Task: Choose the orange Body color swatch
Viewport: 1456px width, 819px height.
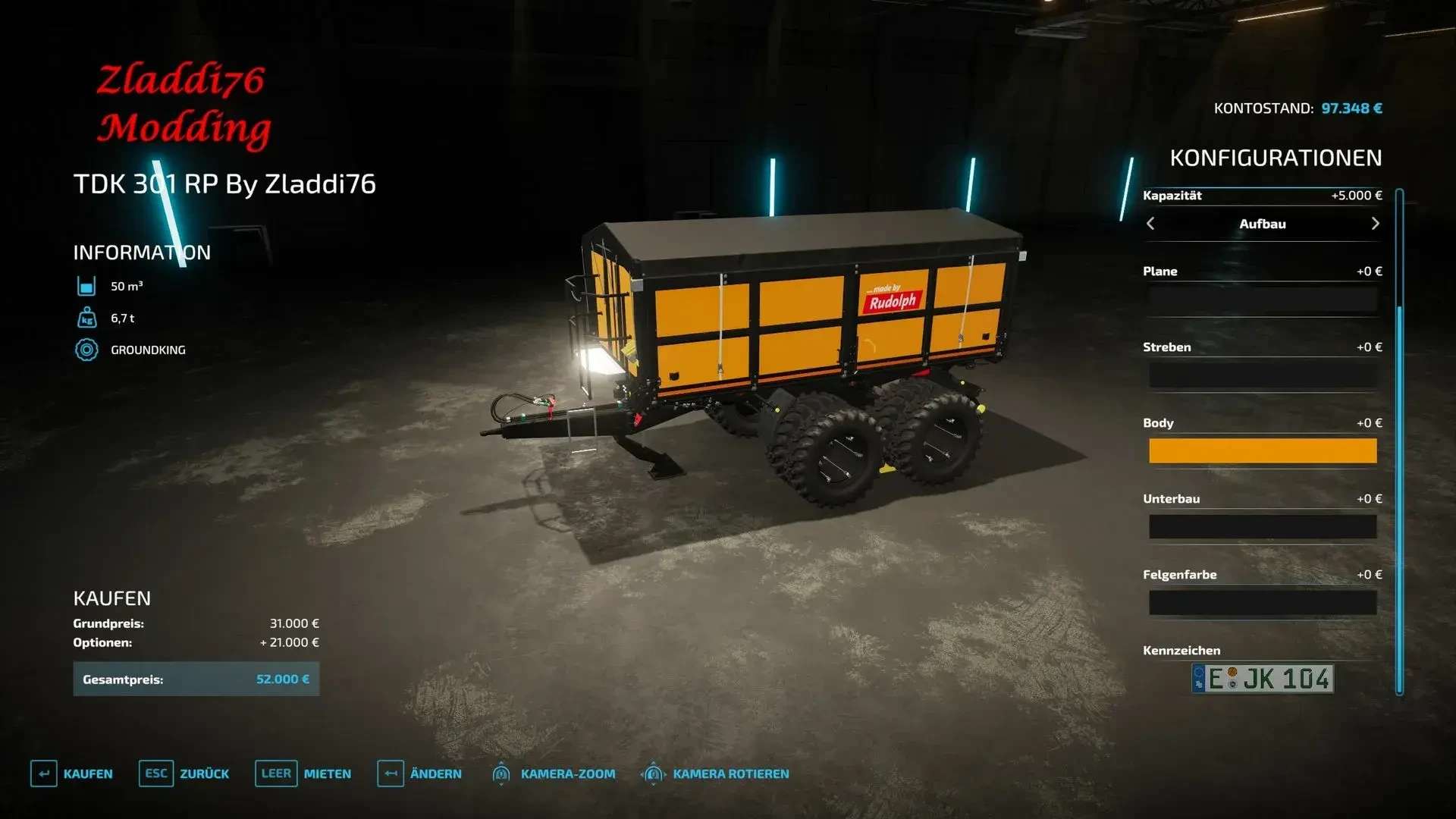Action: pyautogui.click(x=1263, y=451)
